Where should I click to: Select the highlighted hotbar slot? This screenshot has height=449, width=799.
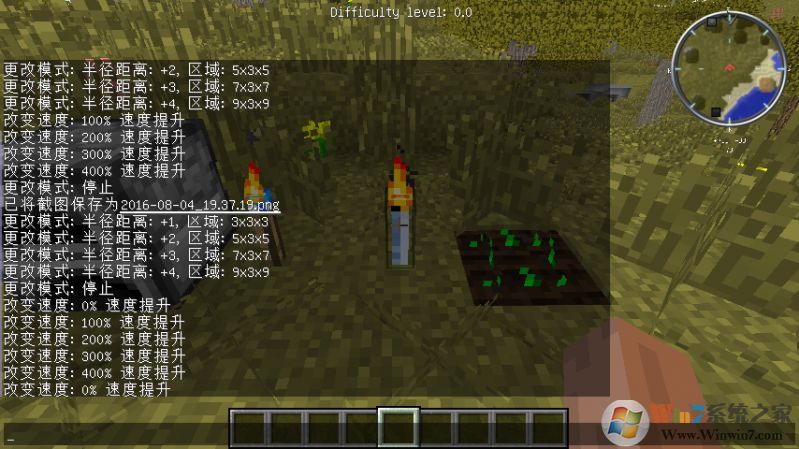click(x=398, y=427)
